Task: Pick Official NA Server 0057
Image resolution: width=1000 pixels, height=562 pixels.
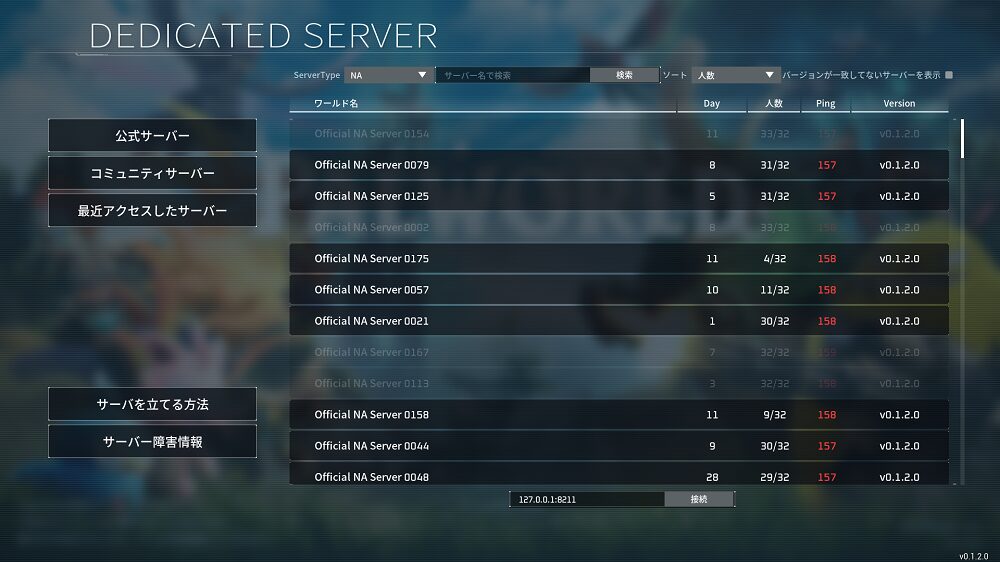Action: pos(618,290)
